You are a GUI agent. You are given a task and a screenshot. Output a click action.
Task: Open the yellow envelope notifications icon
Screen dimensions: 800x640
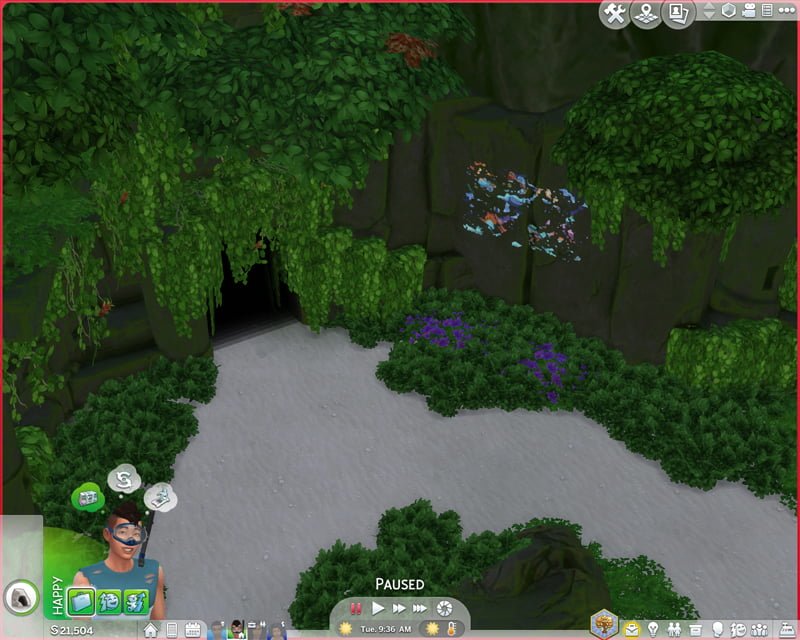pos(632,630)
